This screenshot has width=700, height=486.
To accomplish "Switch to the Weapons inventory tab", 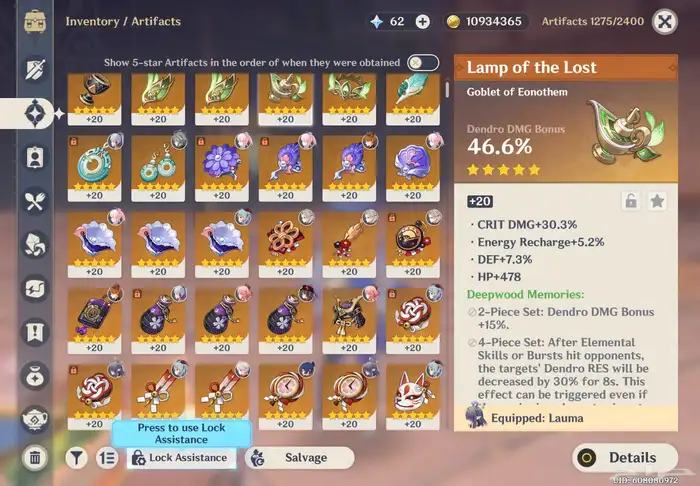I will pyautogui.click(x=35, y=68).
